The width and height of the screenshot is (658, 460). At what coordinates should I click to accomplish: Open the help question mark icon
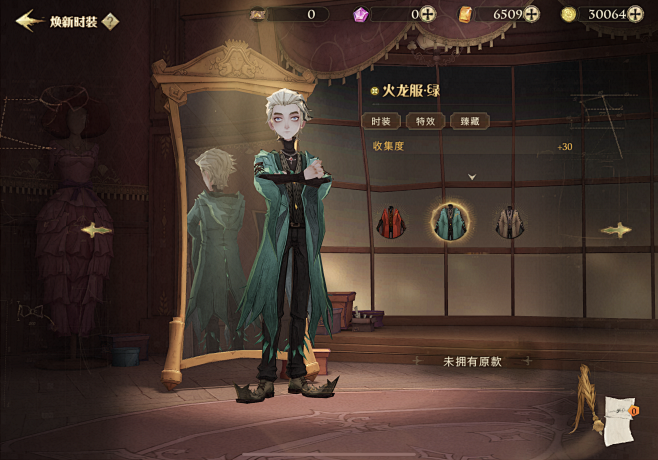(x=110, y=21)
